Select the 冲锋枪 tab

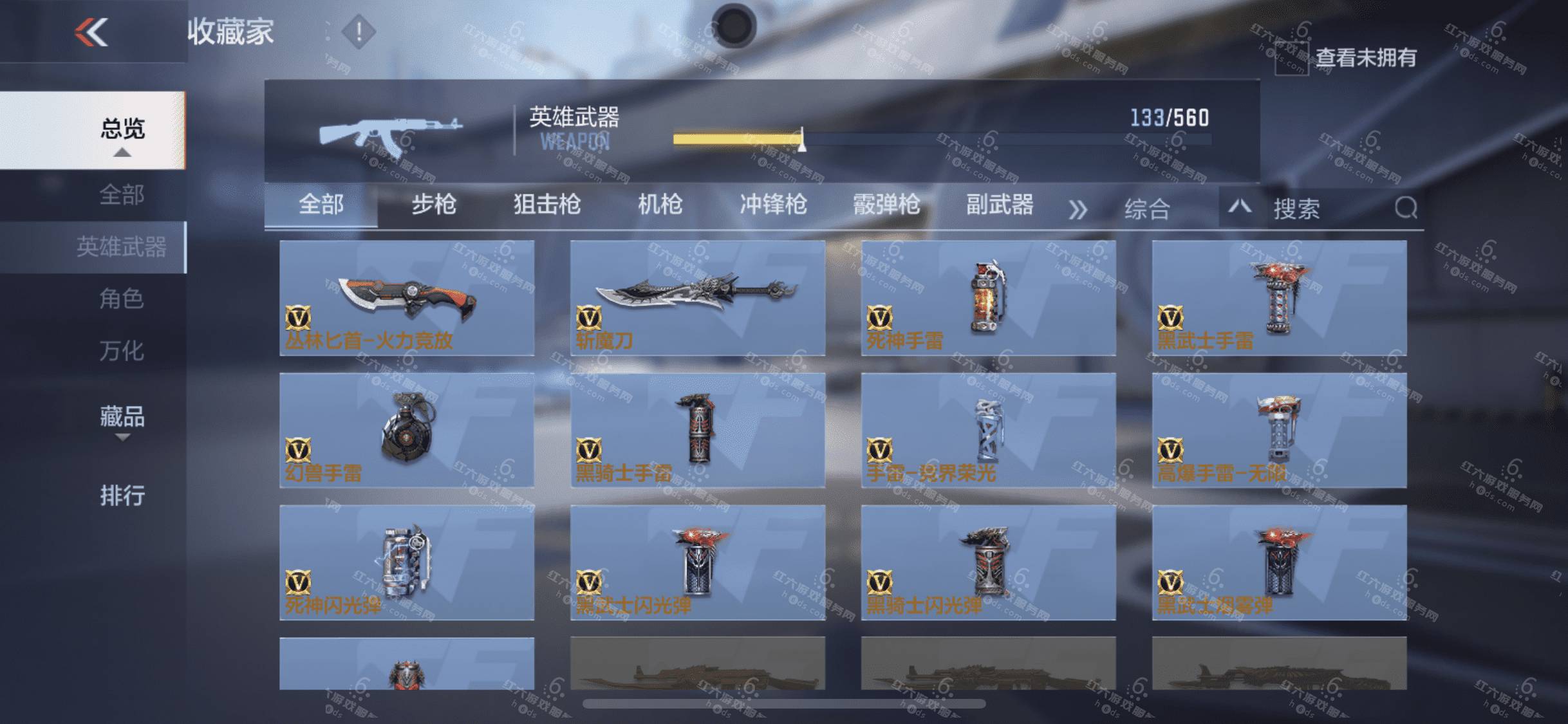773,205
